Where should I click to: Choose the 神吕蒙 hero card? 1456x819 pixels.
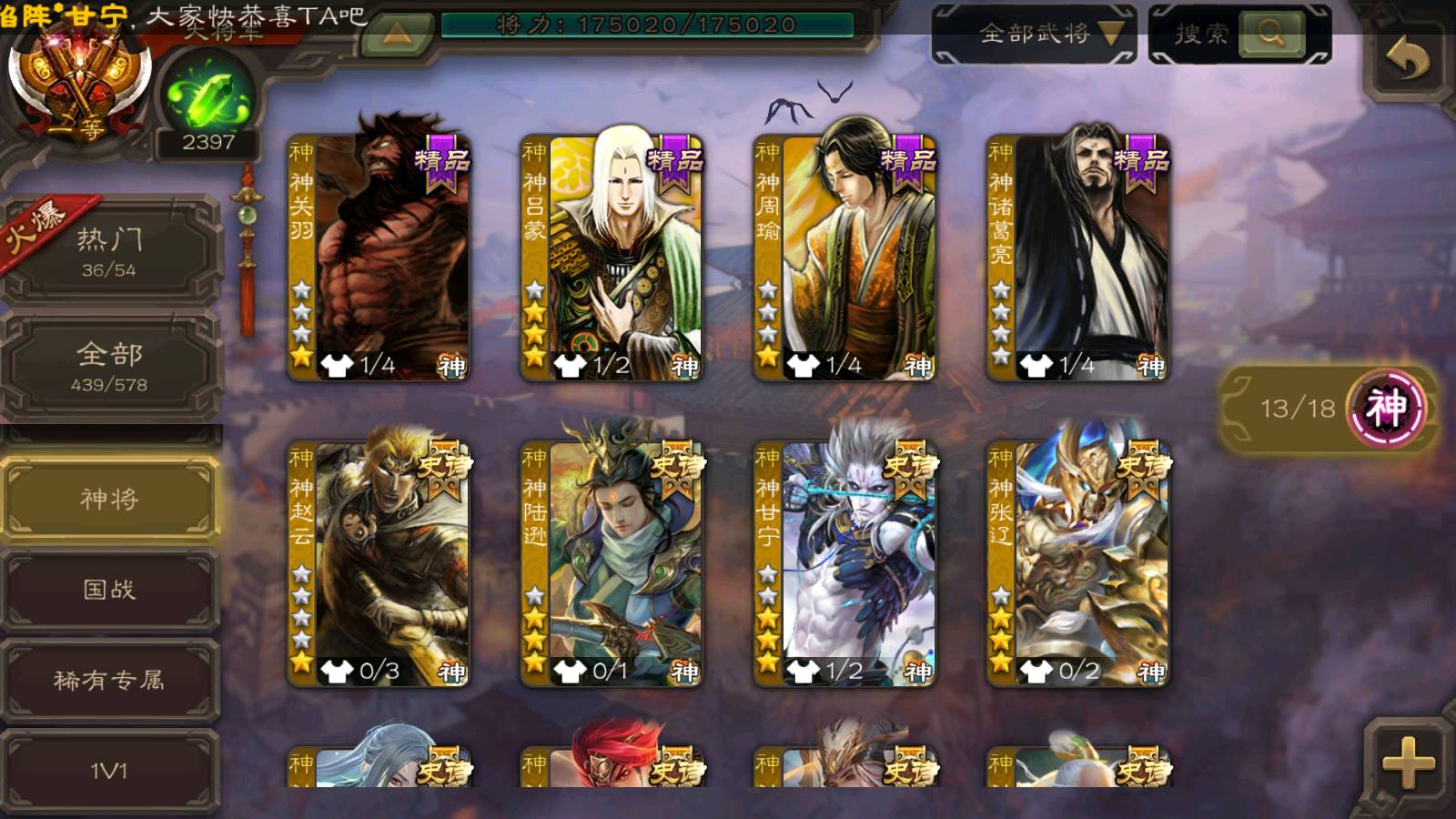pyautogui.click(x=612, y=258)
